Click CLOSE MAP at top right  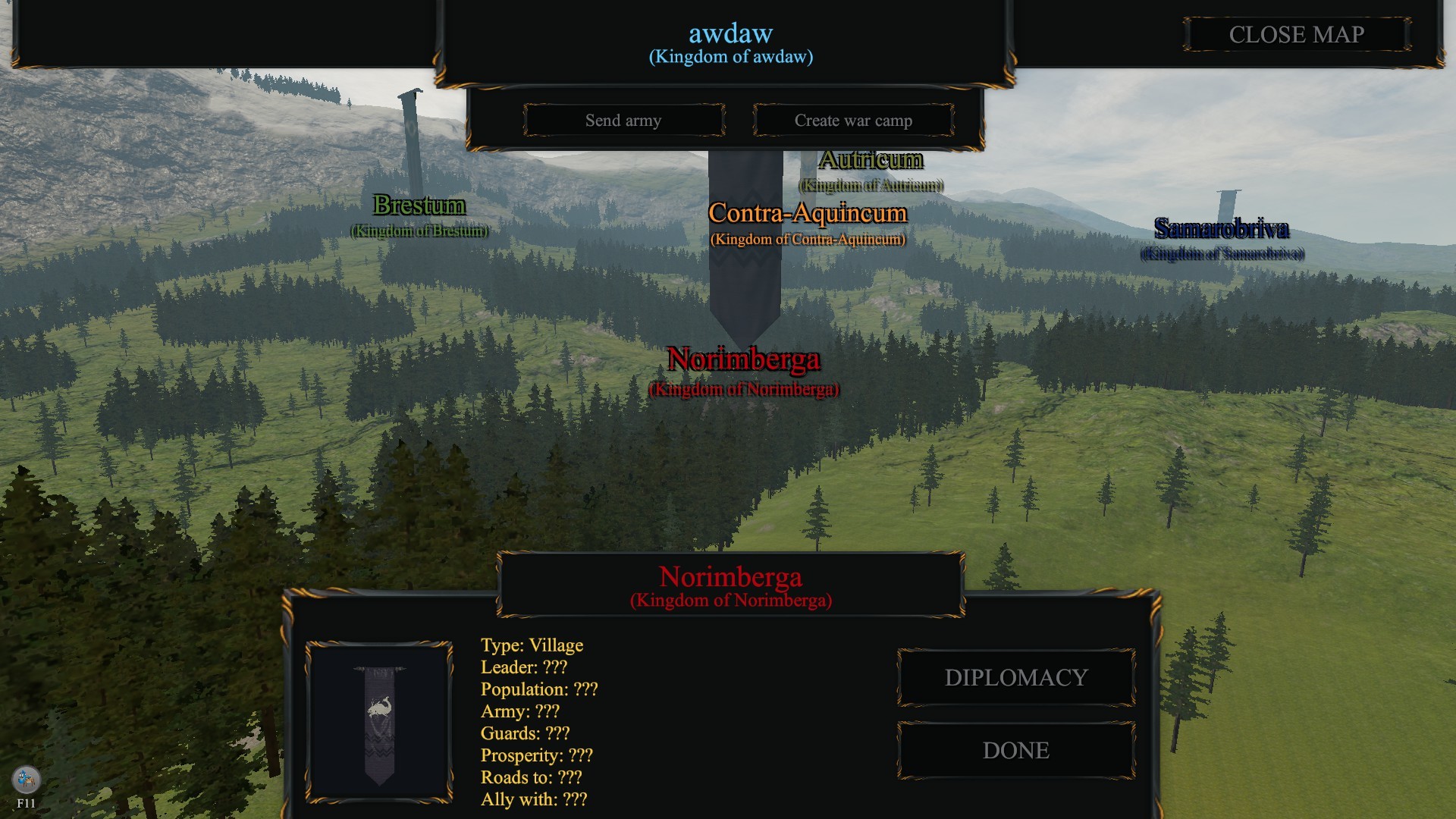1297,34
